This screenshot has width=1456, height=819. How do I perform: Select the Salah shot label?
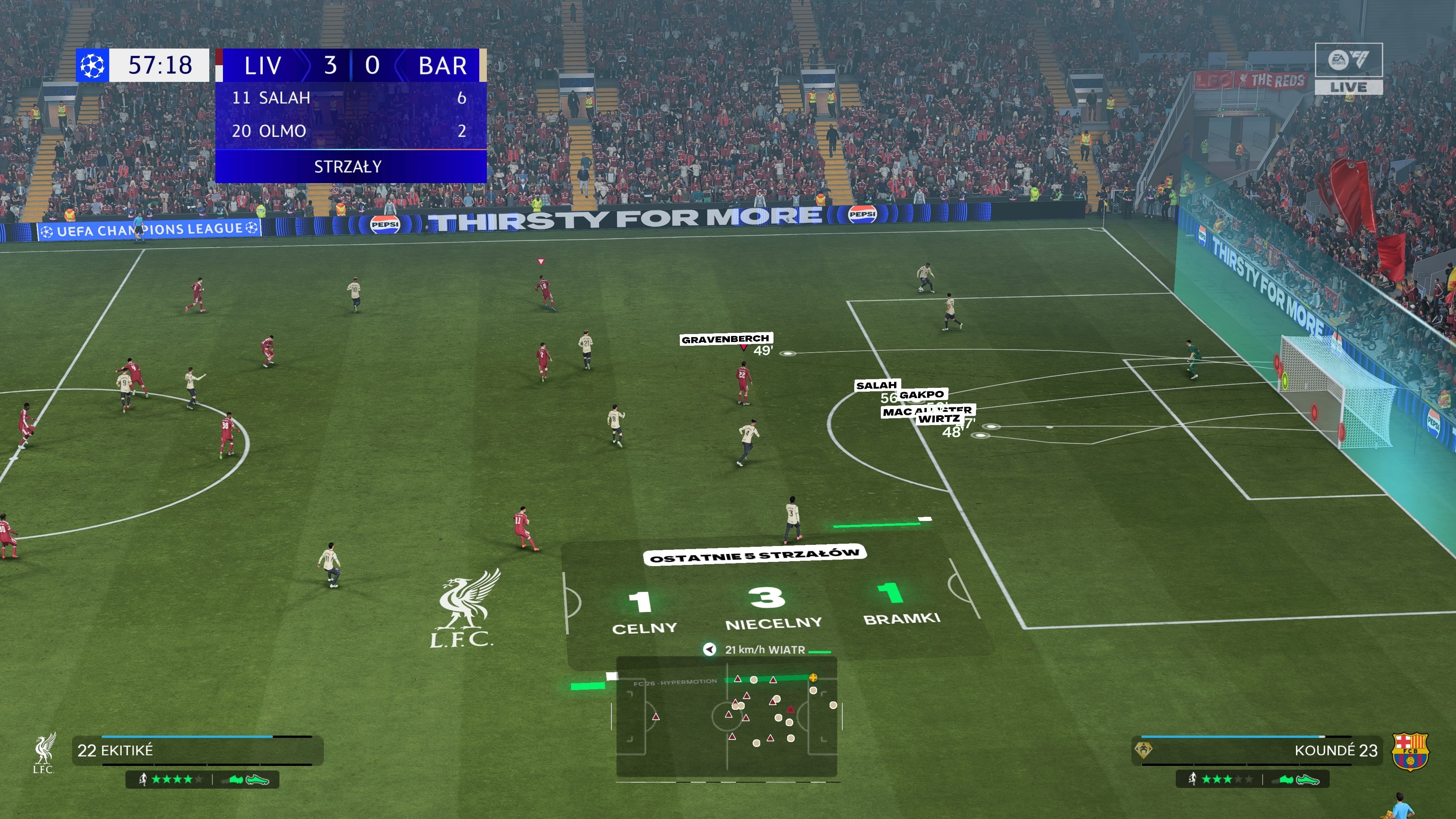pos(876,386)
